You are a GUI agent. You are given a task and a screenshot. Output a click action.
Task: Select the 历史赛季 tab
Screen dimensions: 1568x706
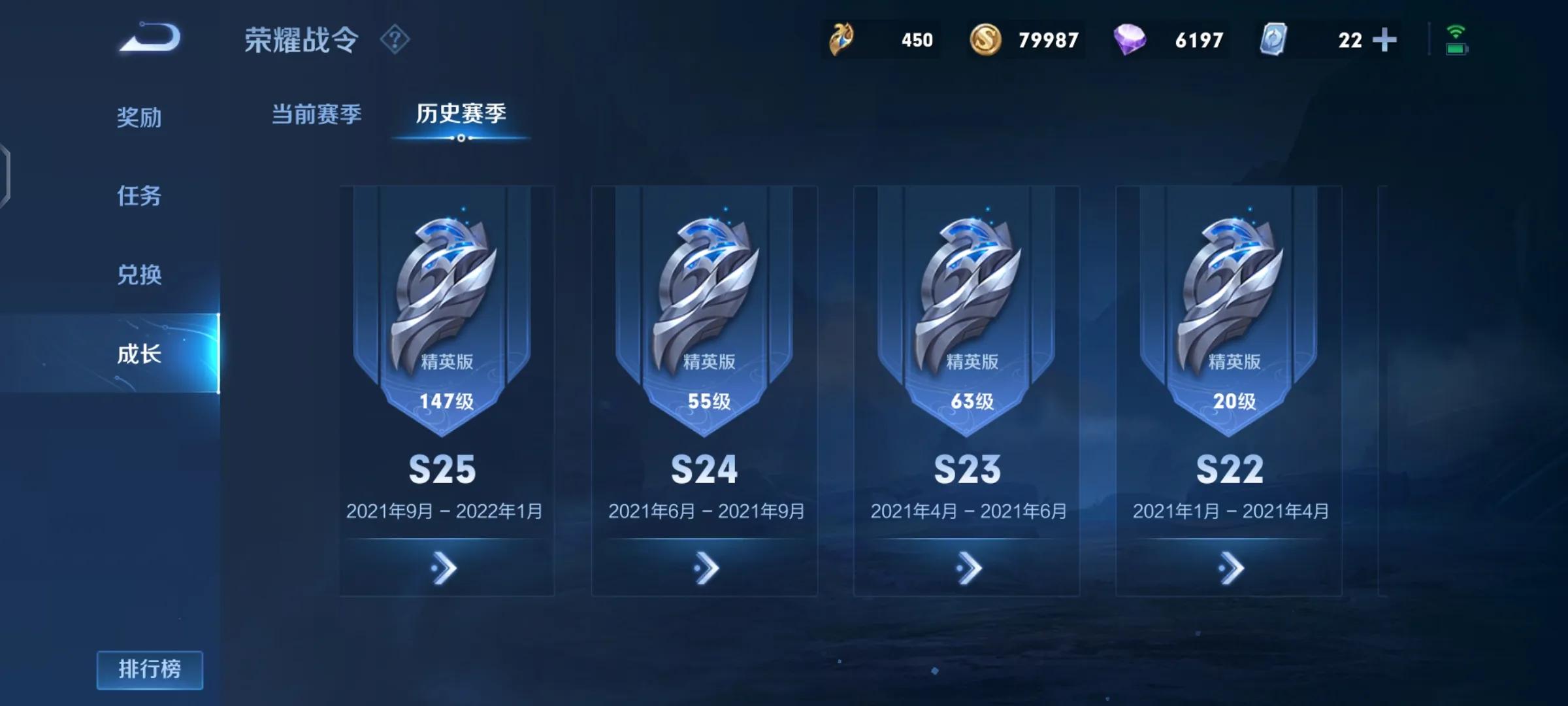[461, 114]
